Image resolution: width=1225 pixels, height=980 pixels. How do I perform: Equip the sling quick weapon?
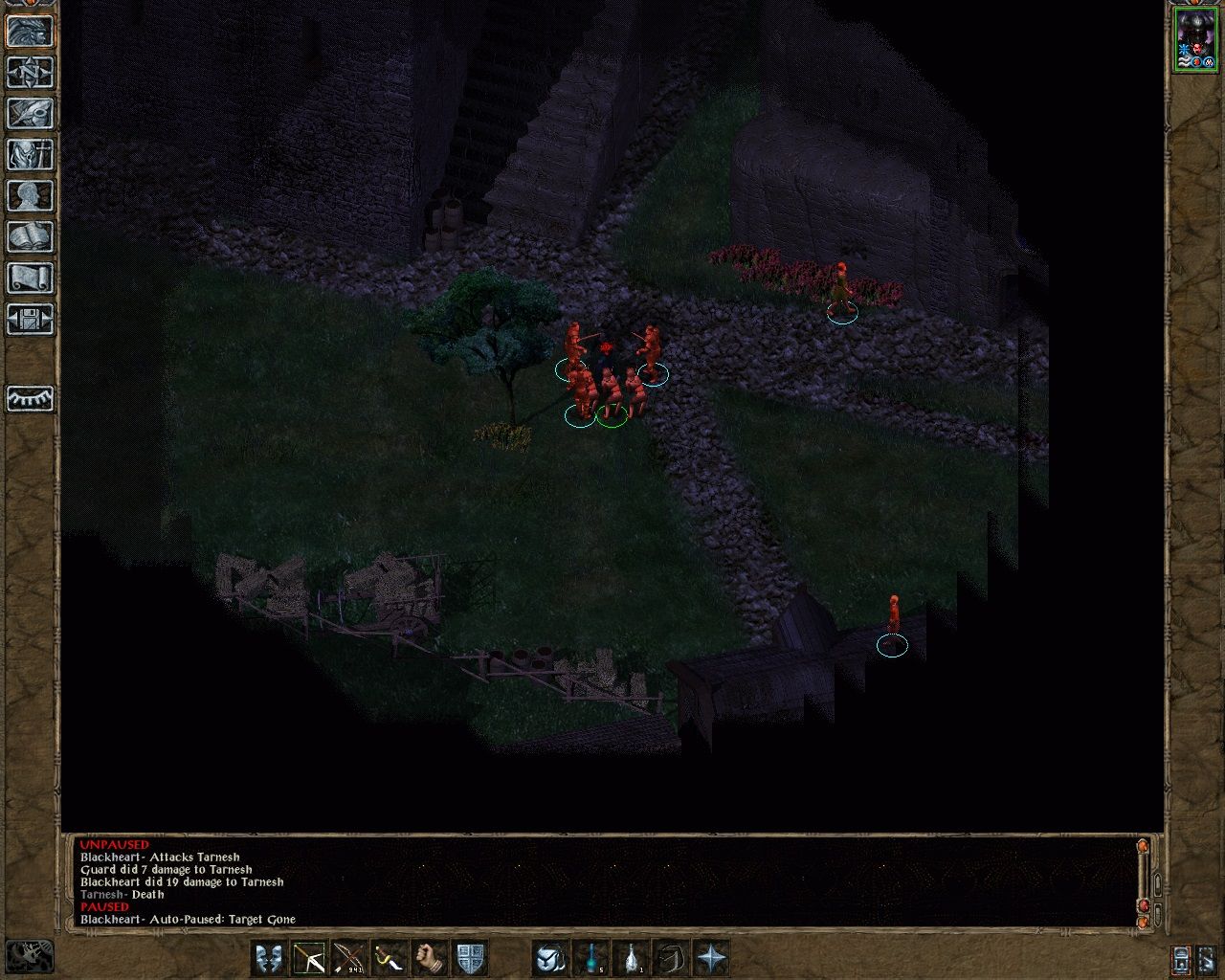point(390,956)
